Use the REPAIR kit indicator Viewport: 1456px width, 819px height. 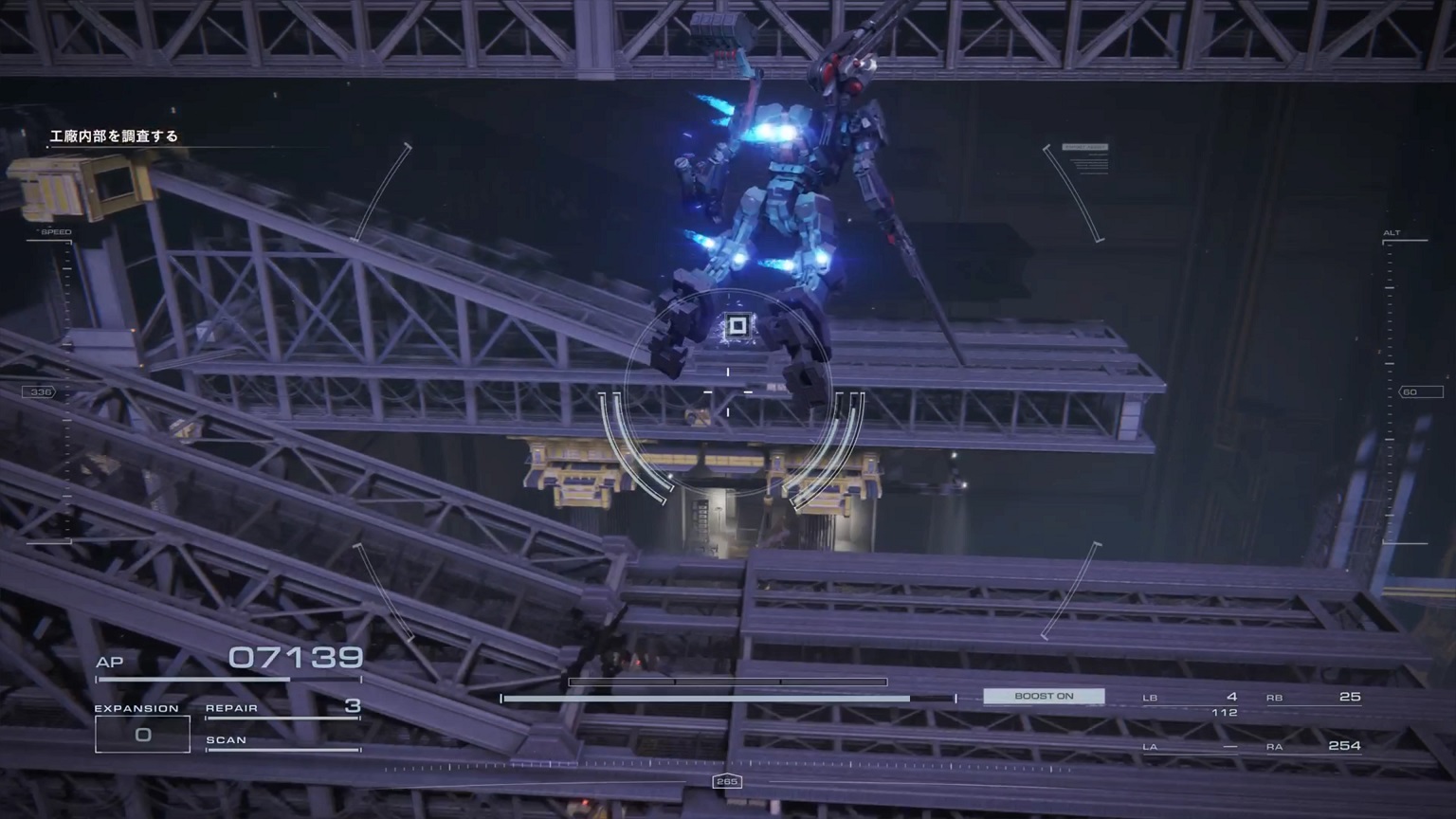coord(282,708)
